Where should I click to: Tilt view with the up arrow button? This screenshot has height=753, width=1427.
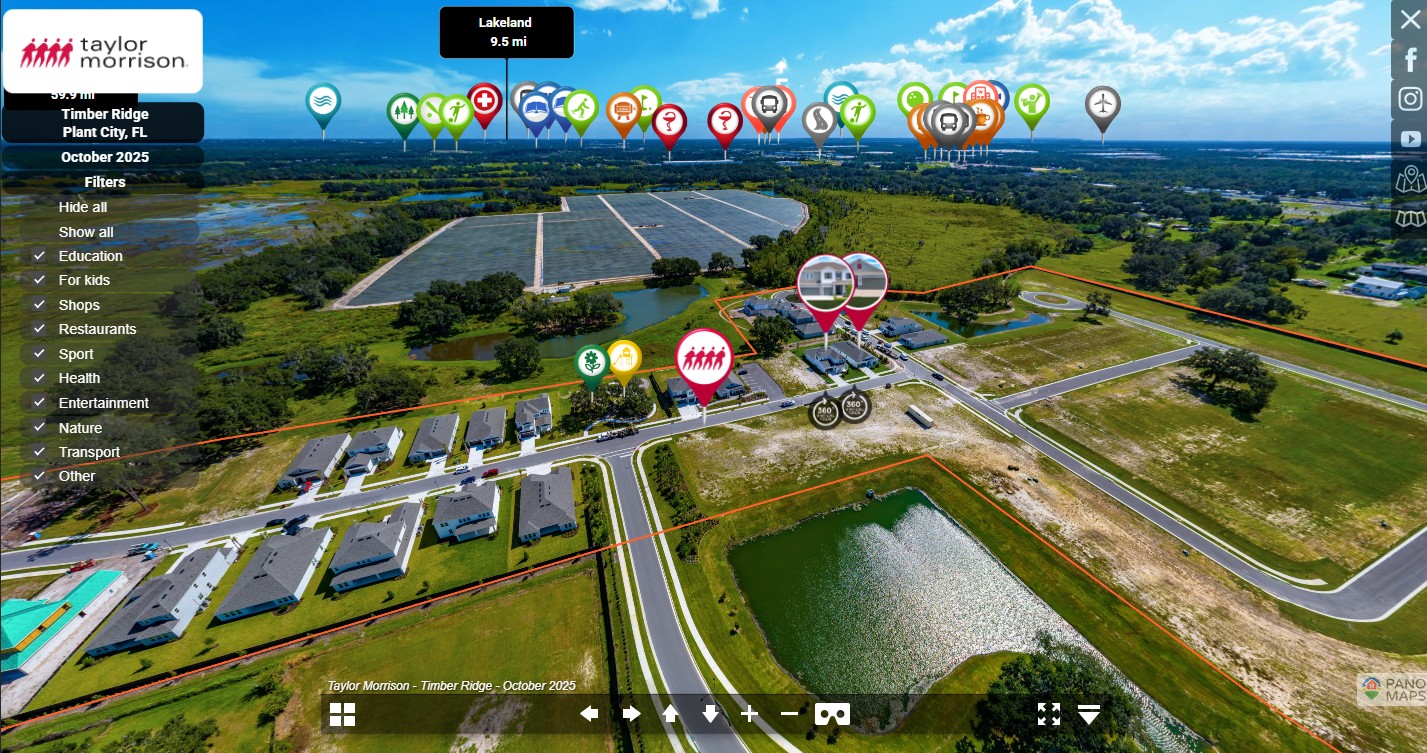click(x=670, y=714)
